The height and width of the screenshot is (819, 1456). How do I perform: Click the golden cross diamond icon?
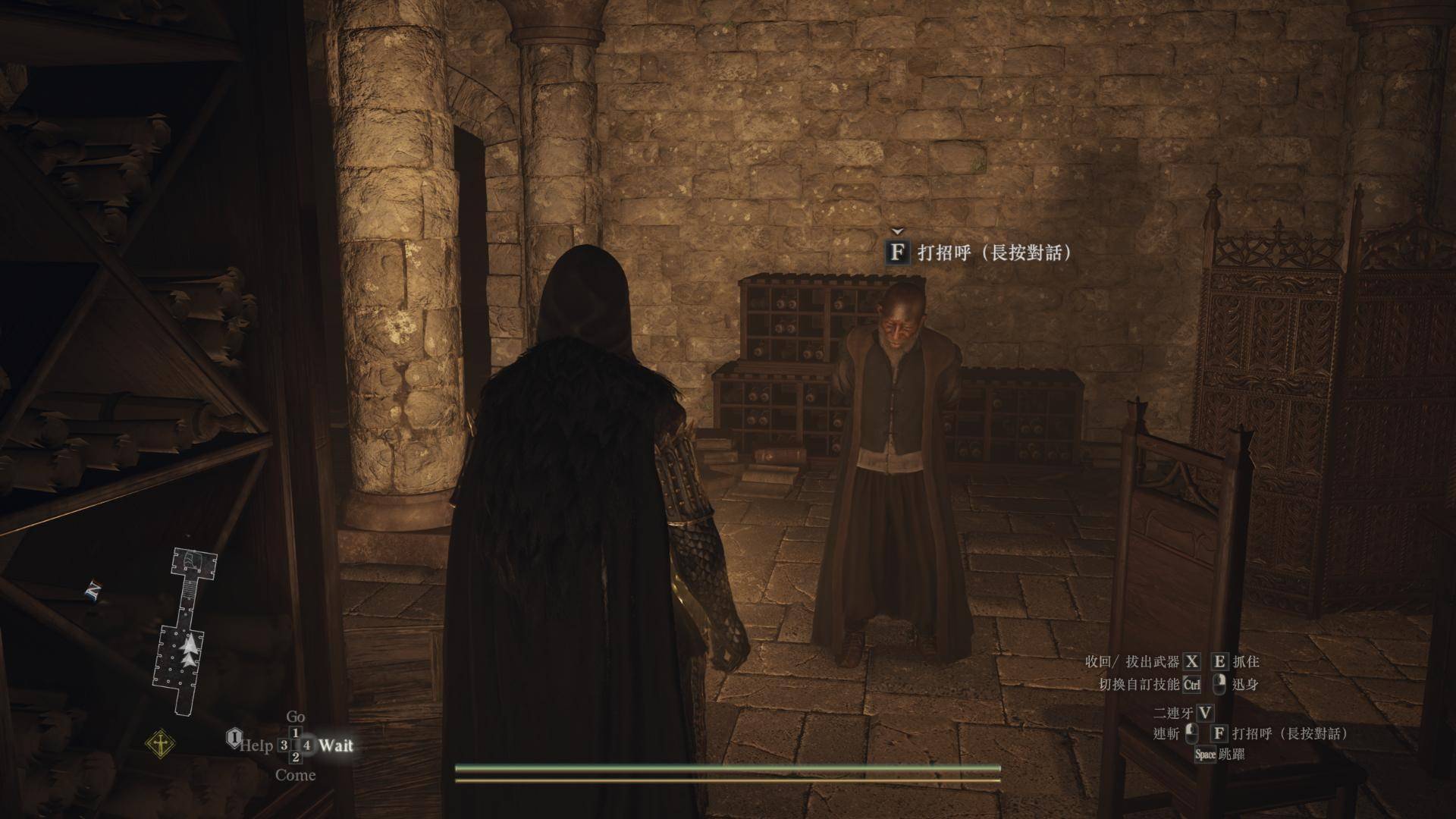(x=161, y=745)
